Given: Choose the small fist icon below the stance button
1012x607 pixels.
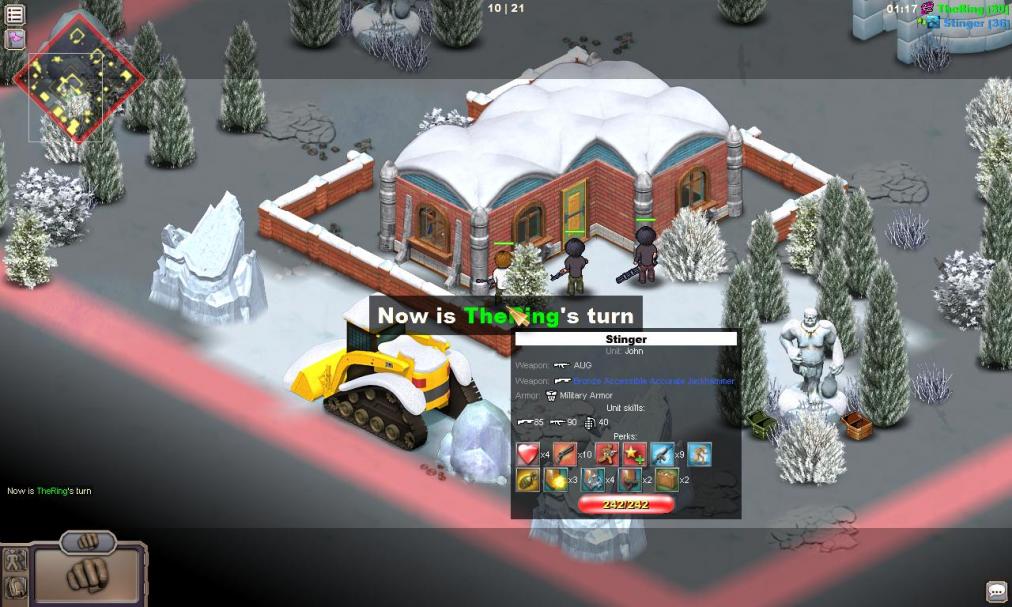Looking at the screenshot, I should point(15,586).
